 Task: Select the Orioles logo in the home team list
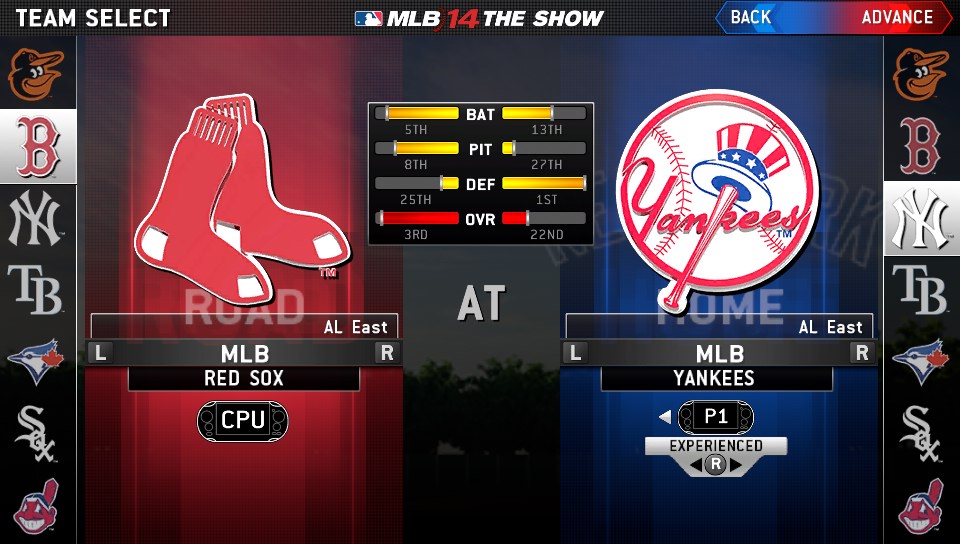(921, 73)
